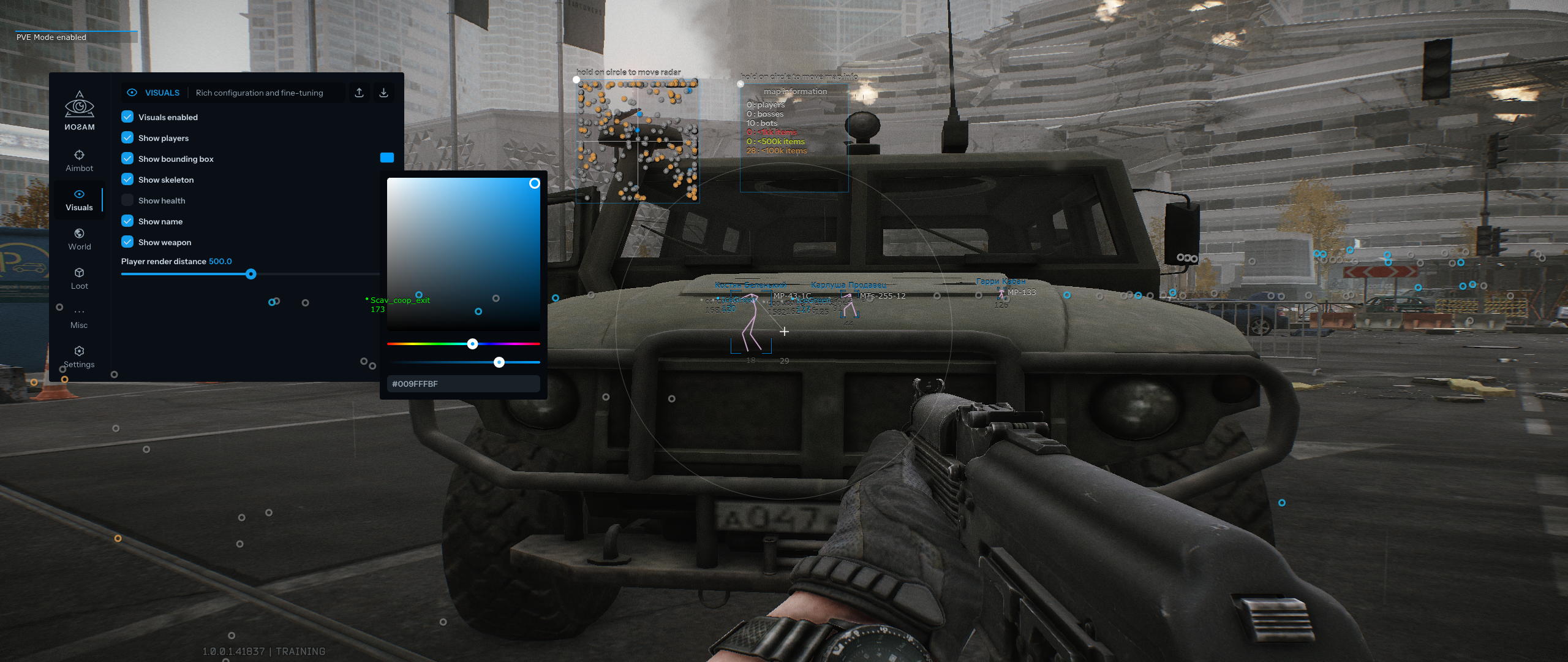The height and width of the screenshot is (662, 1568).
Task: Disable the Show skeleton checkbox
Action: click(127, 179)
